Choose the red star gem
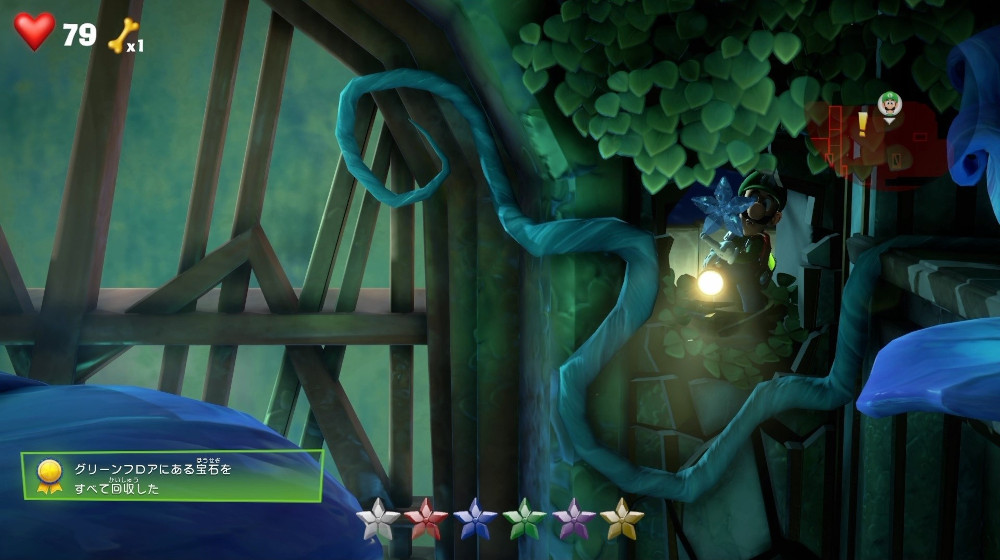The height and width of the screenshot is (560, 1000). 426,519
